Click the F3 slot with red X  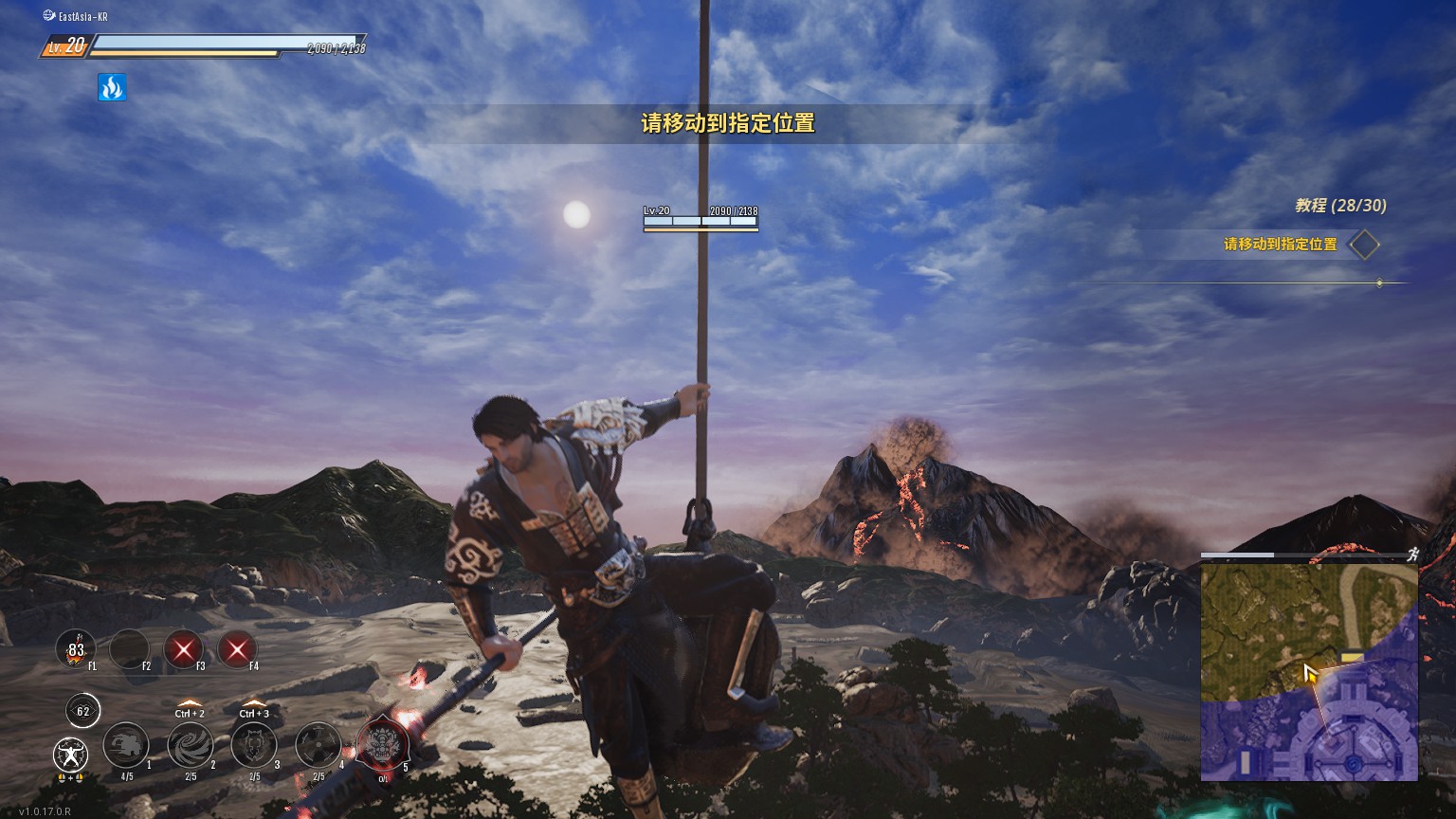pos(184,649)
